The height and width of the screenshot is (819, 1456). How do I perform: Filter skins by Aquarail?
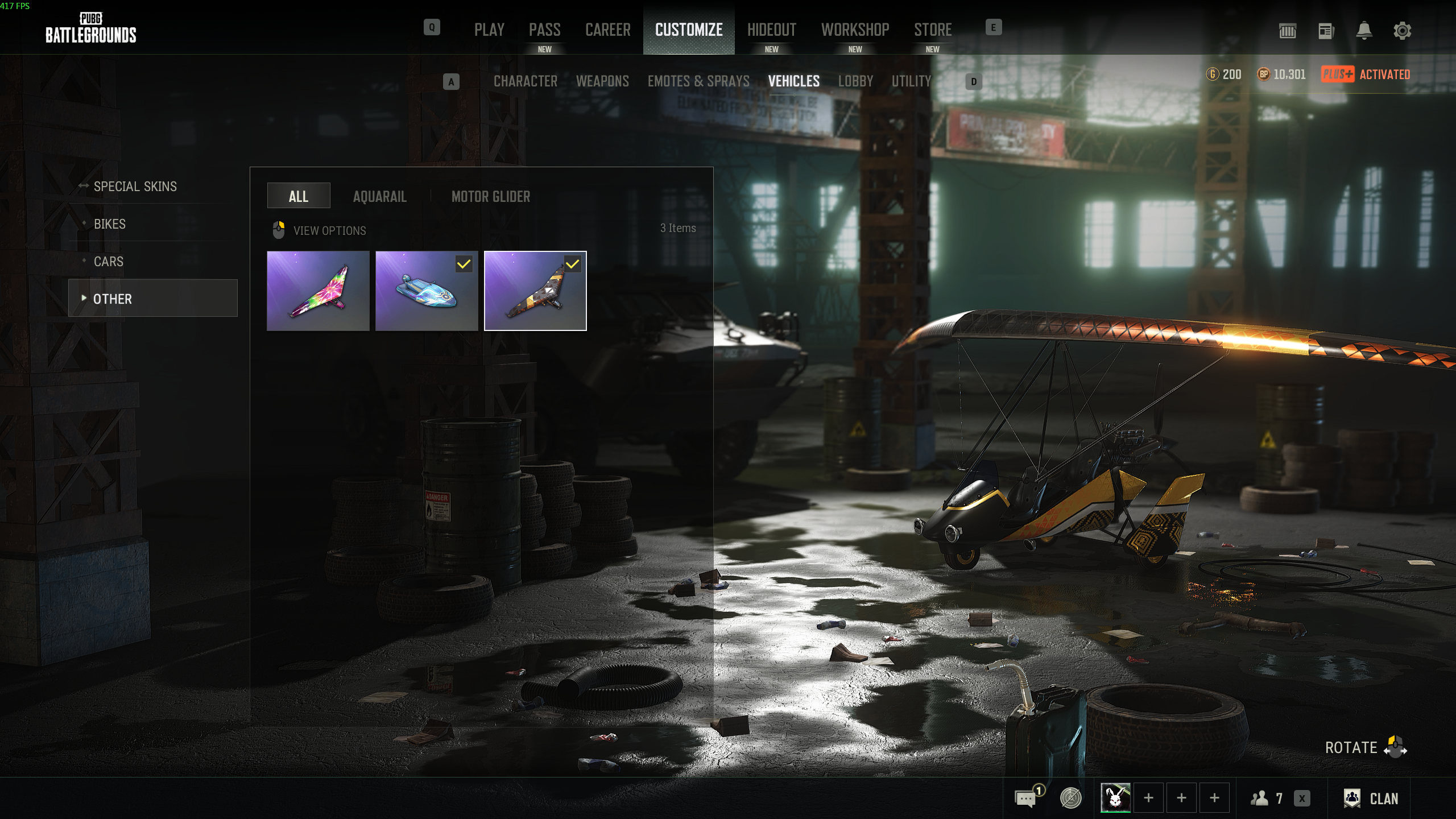point(379,197)
